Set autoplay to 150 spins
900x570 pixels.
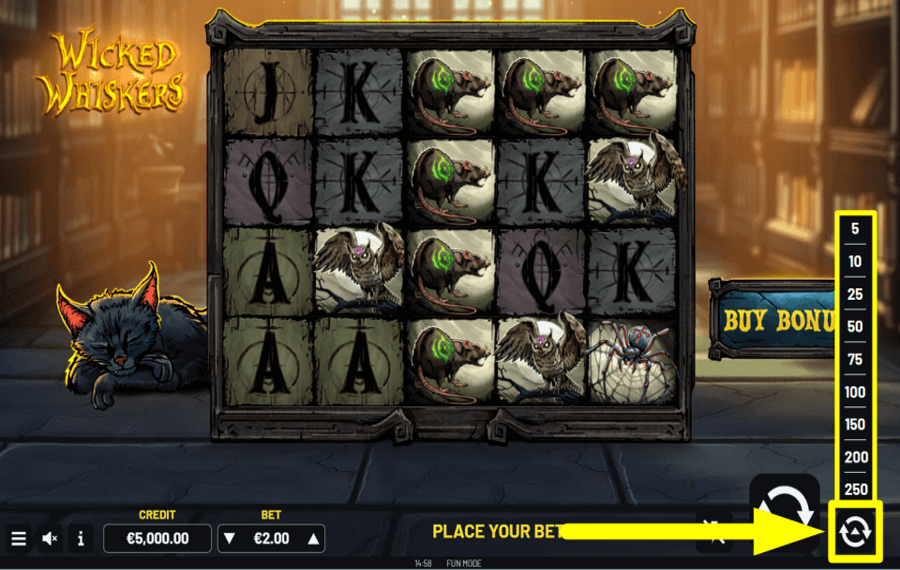click(x=855, y=424)
